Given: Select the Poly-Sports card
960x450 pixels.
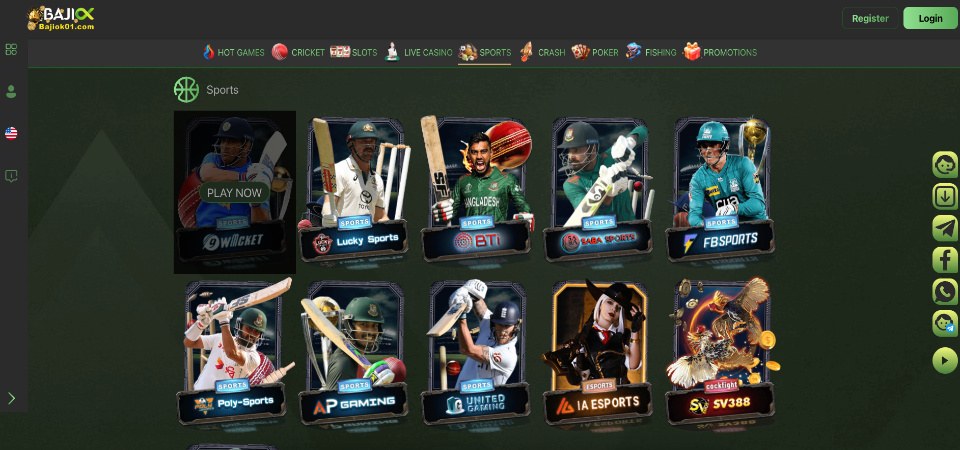Looking at the screenshot, I should 236,352.
